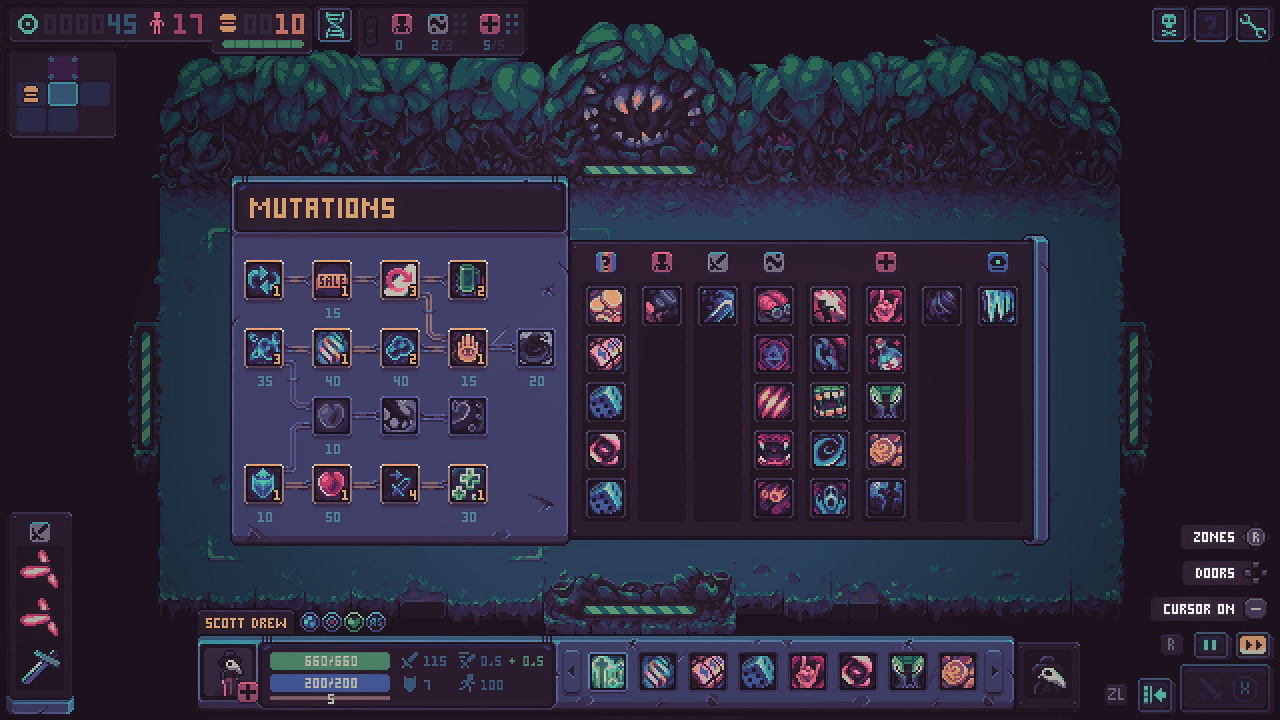Screen dimensions: 1280x720
Task: Open the question mark help icon
Action: pyautogui.click(x=1211, y=25)
